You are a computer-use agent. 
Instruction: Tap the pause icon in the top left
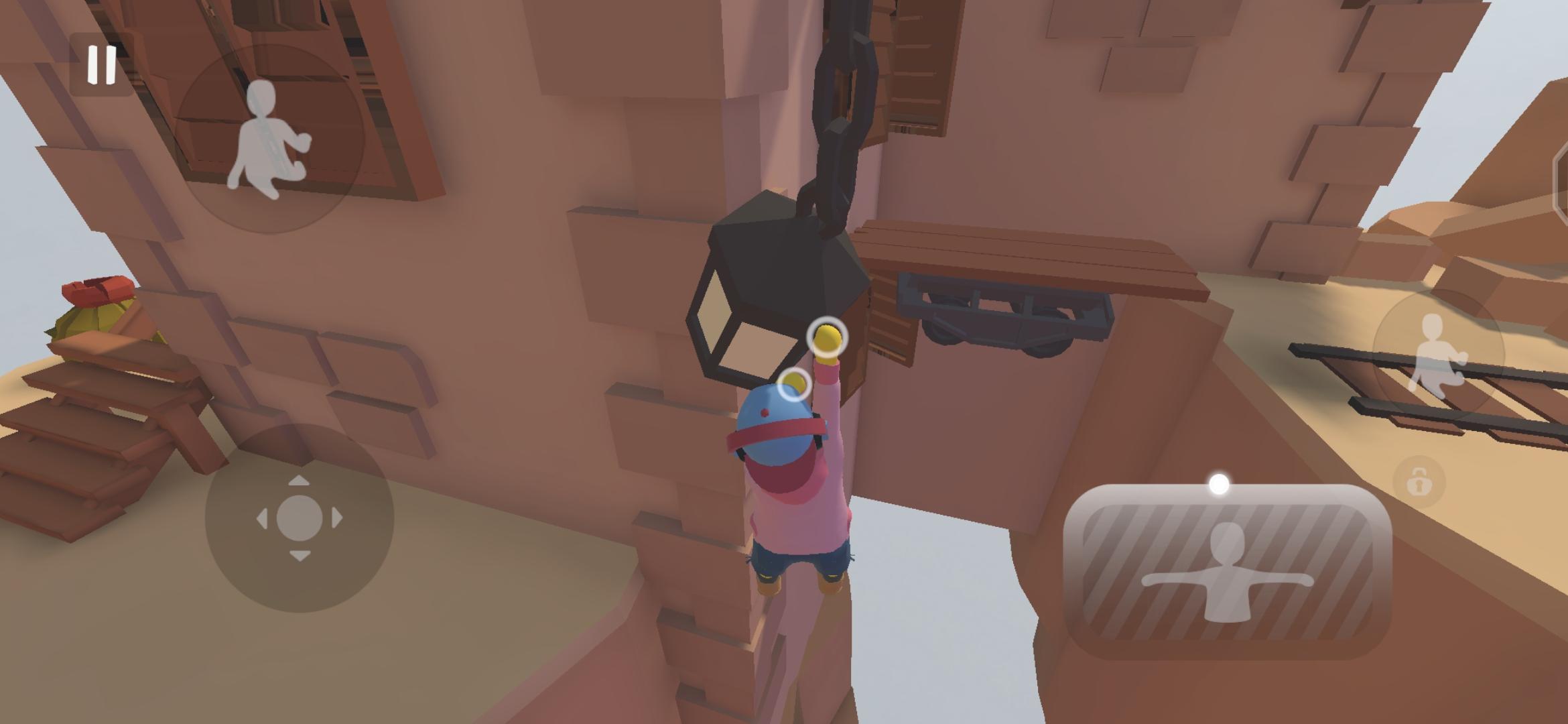tap(98, 66)
